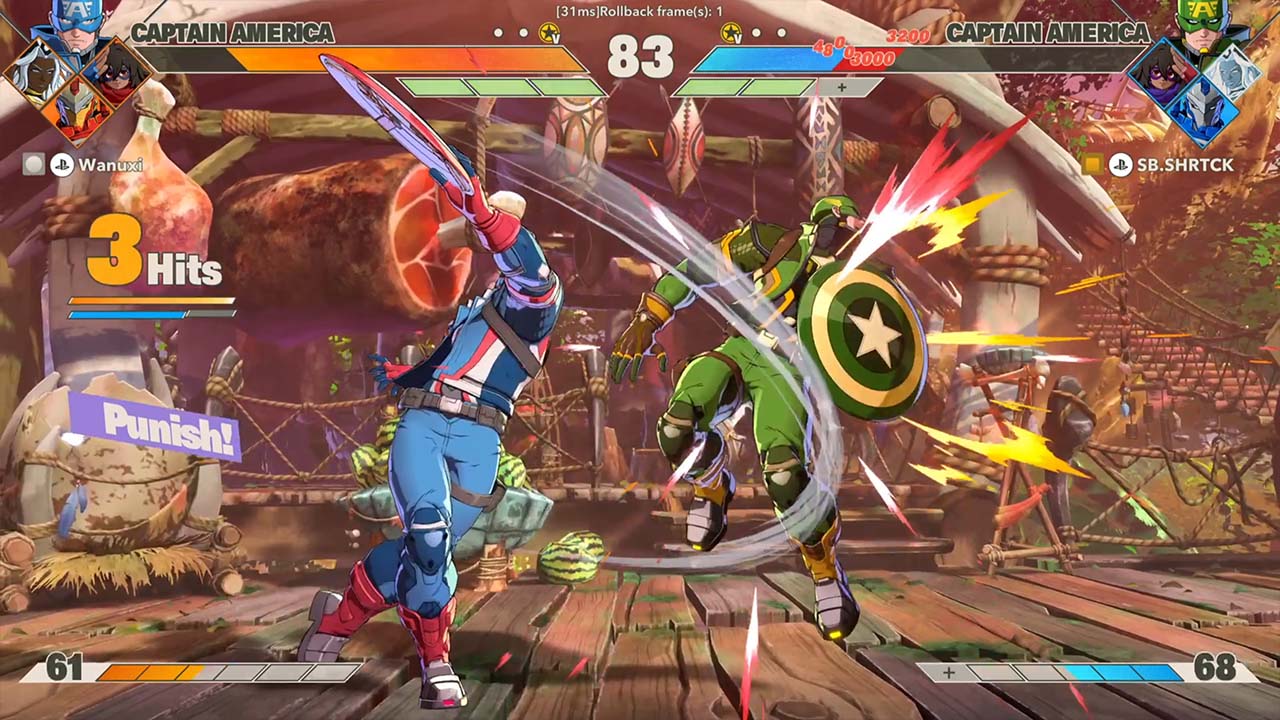This screenshot has height=720, width=1280.
Task: Select the red-and-gold Iron Man portrait
Action: click(x=77, y=110)
